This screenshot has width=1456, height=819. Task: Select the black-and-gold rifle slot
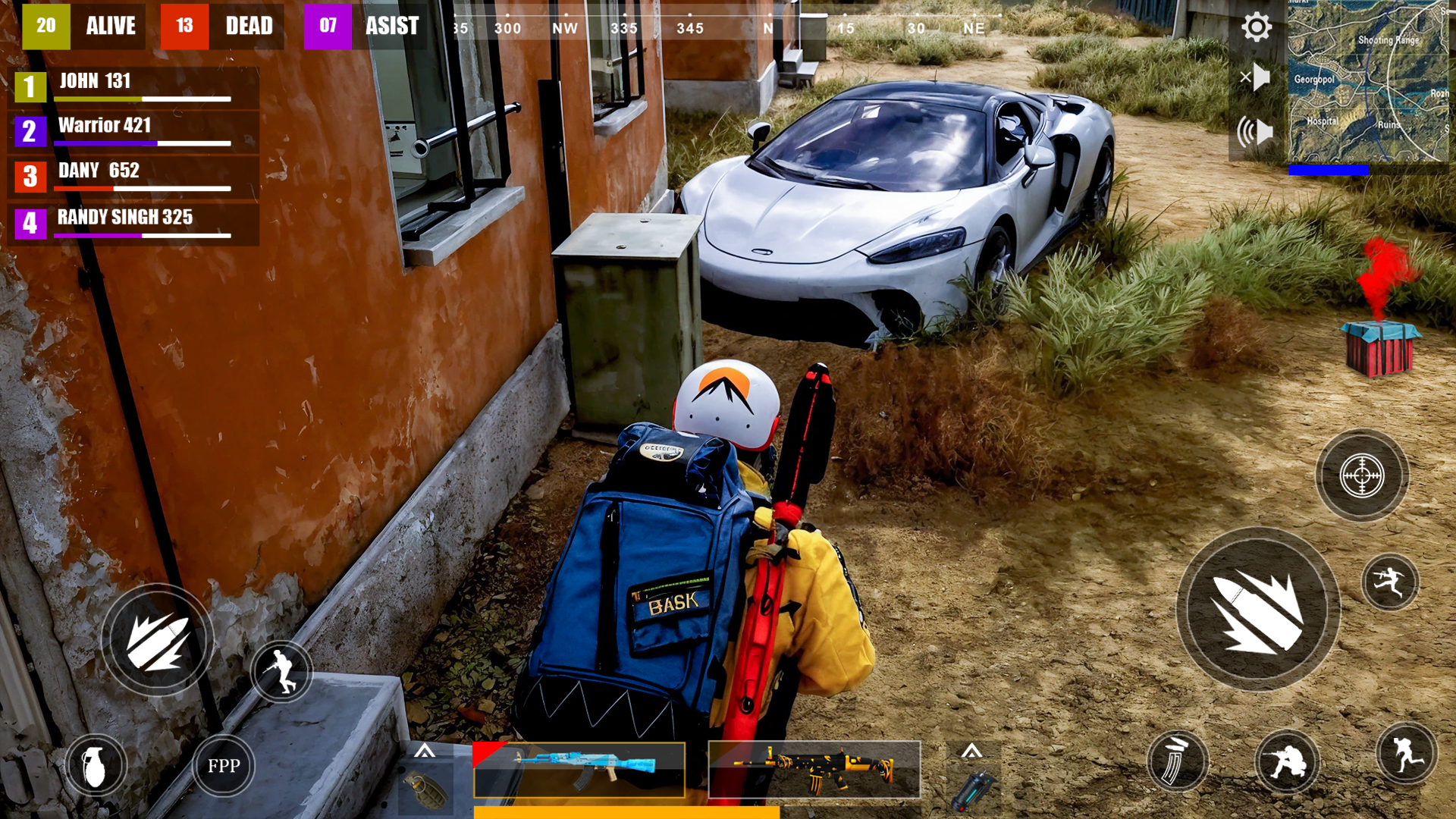coord(814,770)
